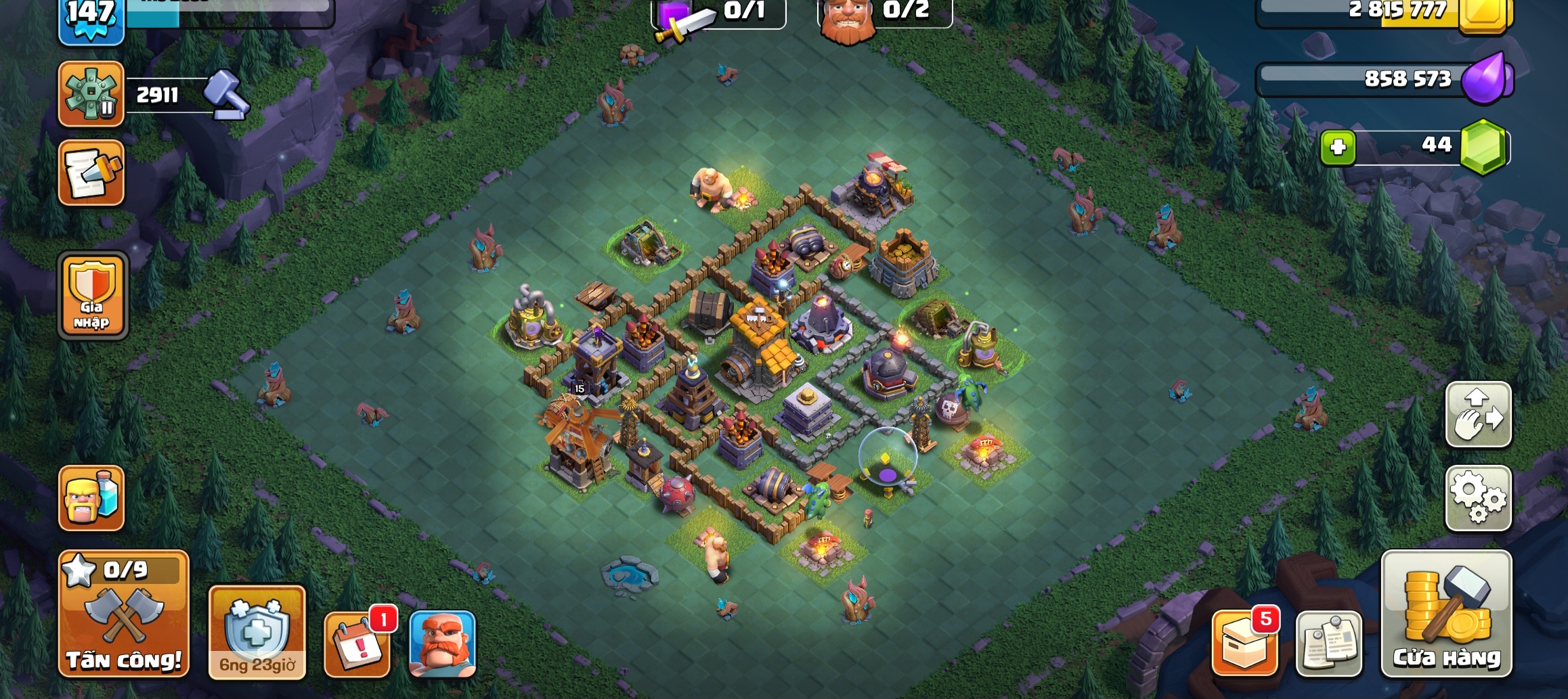Tap the red-mustached builder portrait icon
Viewport: 1568px width, 699px height.
click(443, 644)
